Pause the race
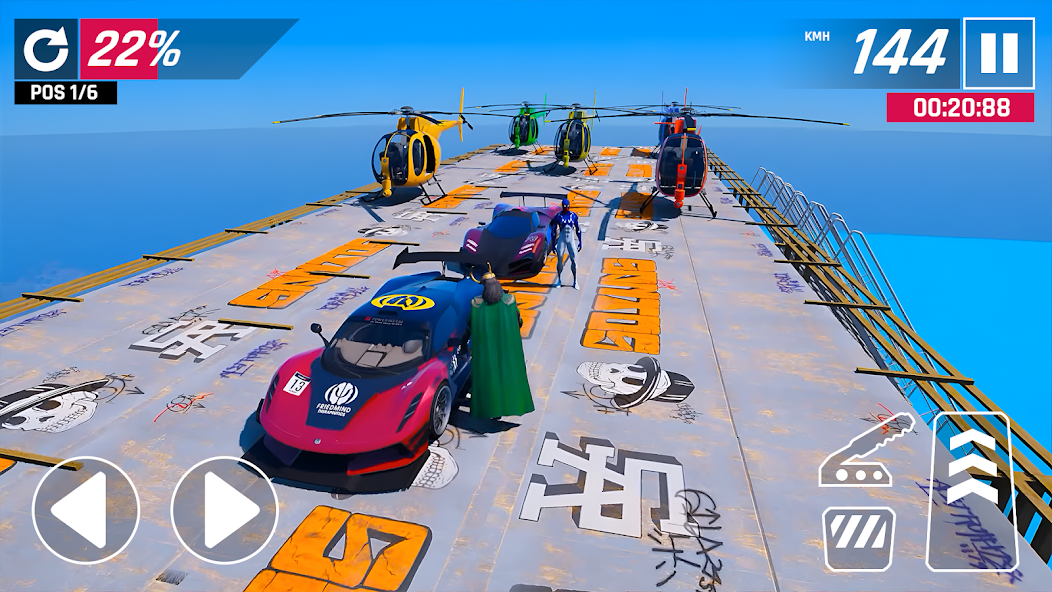Viewport: 1052px width, 592px height. [998, 53]
